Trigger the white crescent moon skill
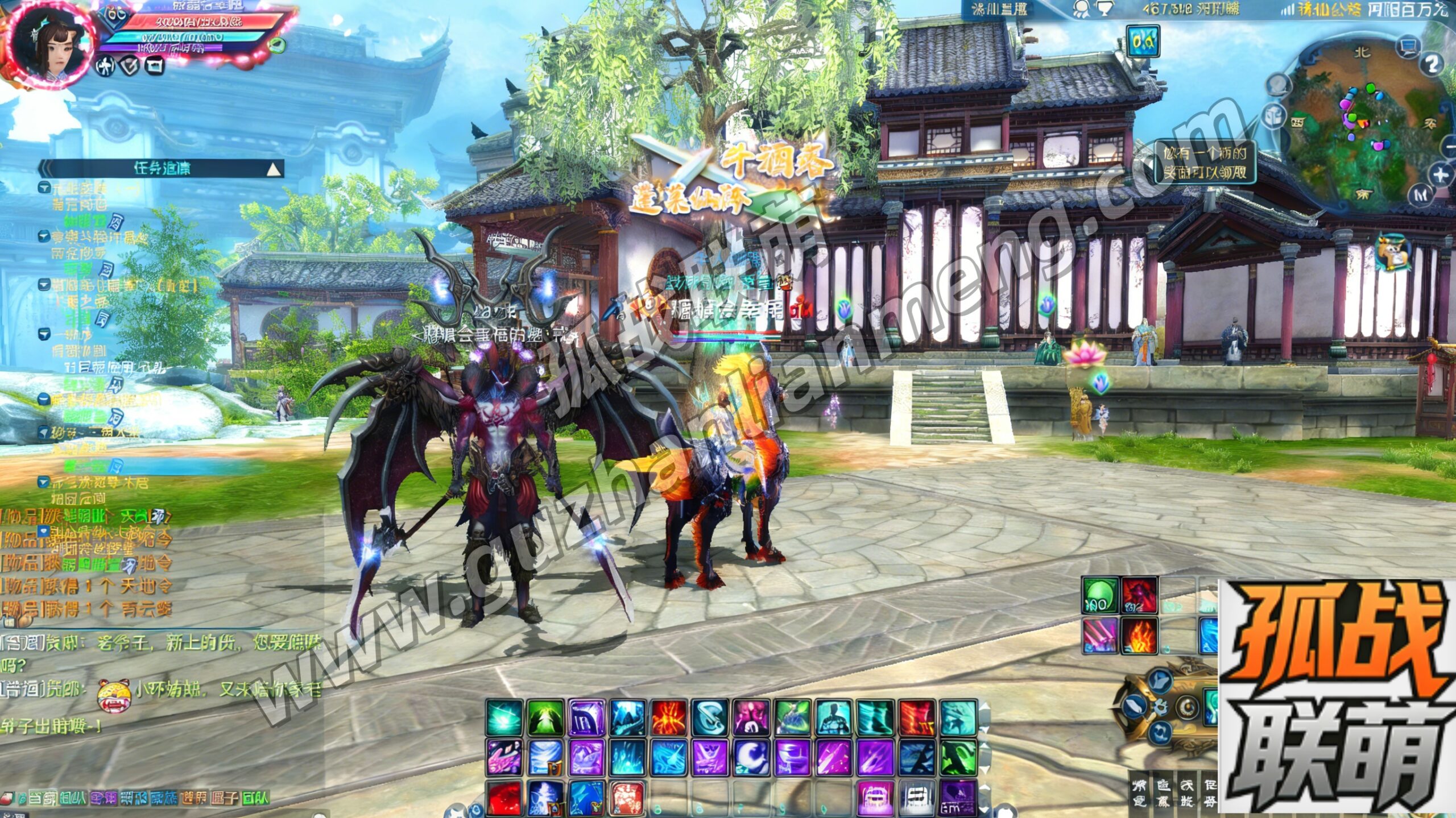 tap(751, 757)
